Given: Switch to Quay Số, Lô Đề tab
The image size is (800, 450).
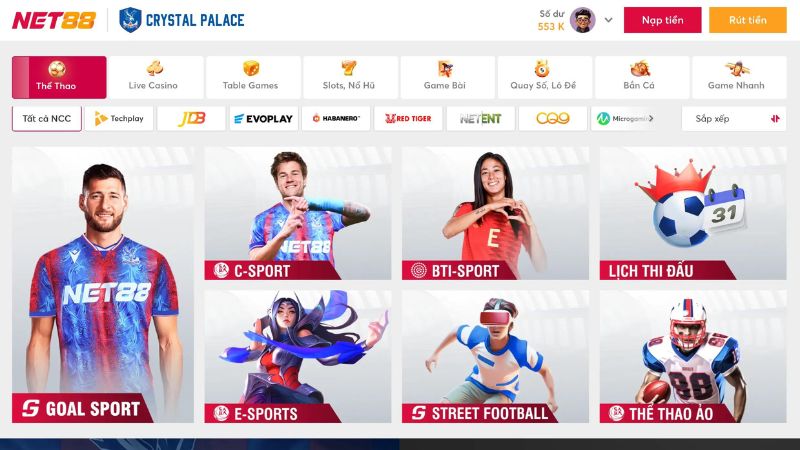Looking at the screenshot, I should point(542,77).
